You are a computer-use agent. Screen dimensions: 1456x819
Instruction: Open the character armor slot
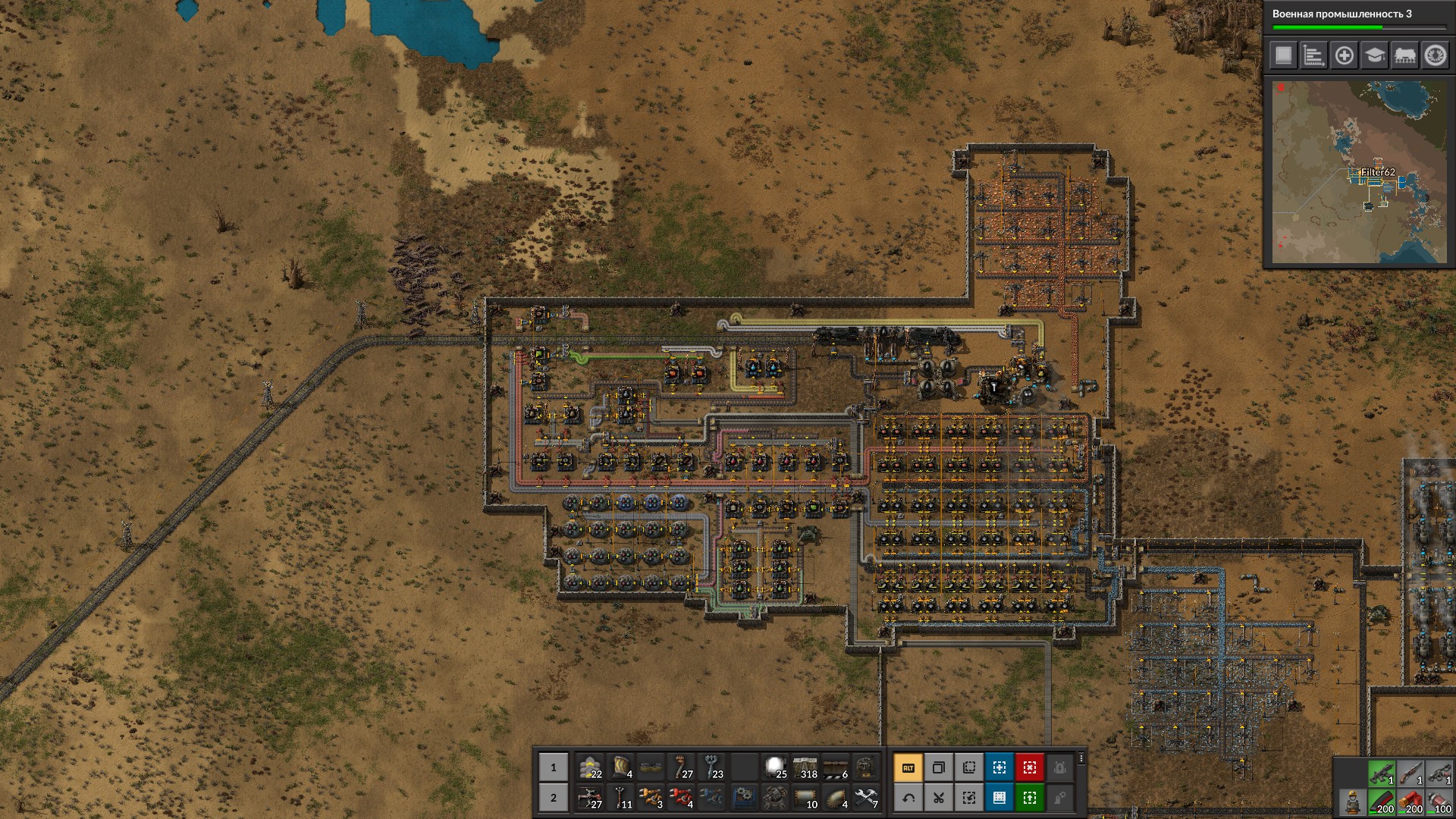(1352, 802)
